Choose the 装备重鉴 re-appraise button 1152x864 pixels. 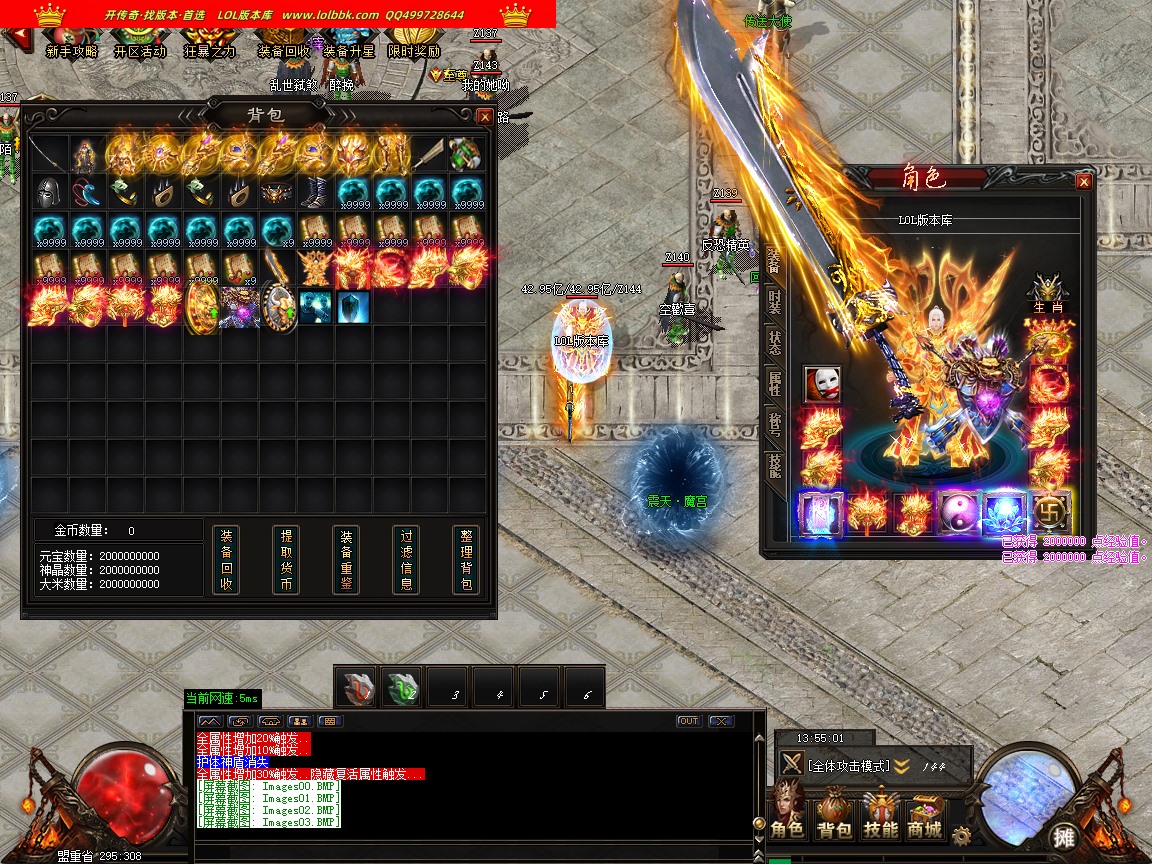(x=346, y=560)
